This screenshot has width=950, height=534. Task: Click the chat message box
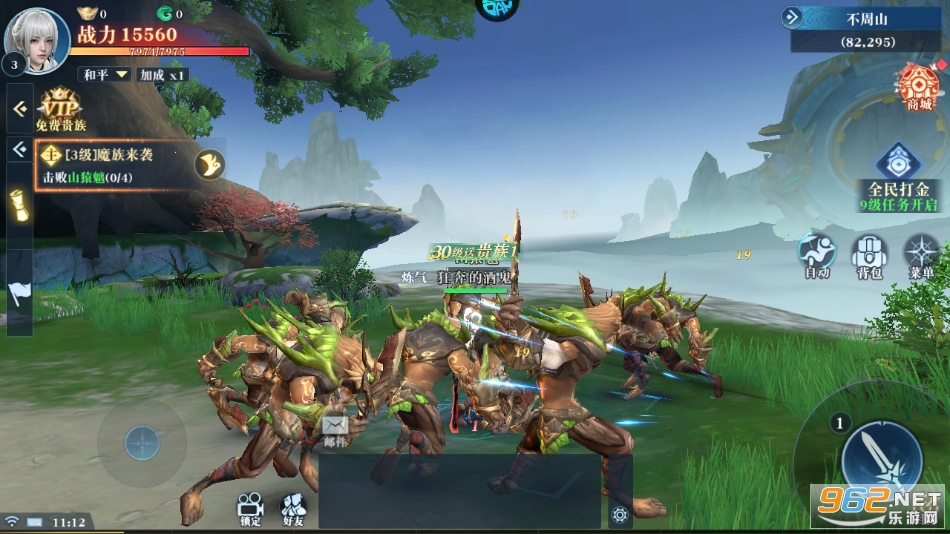pos(460,492)
